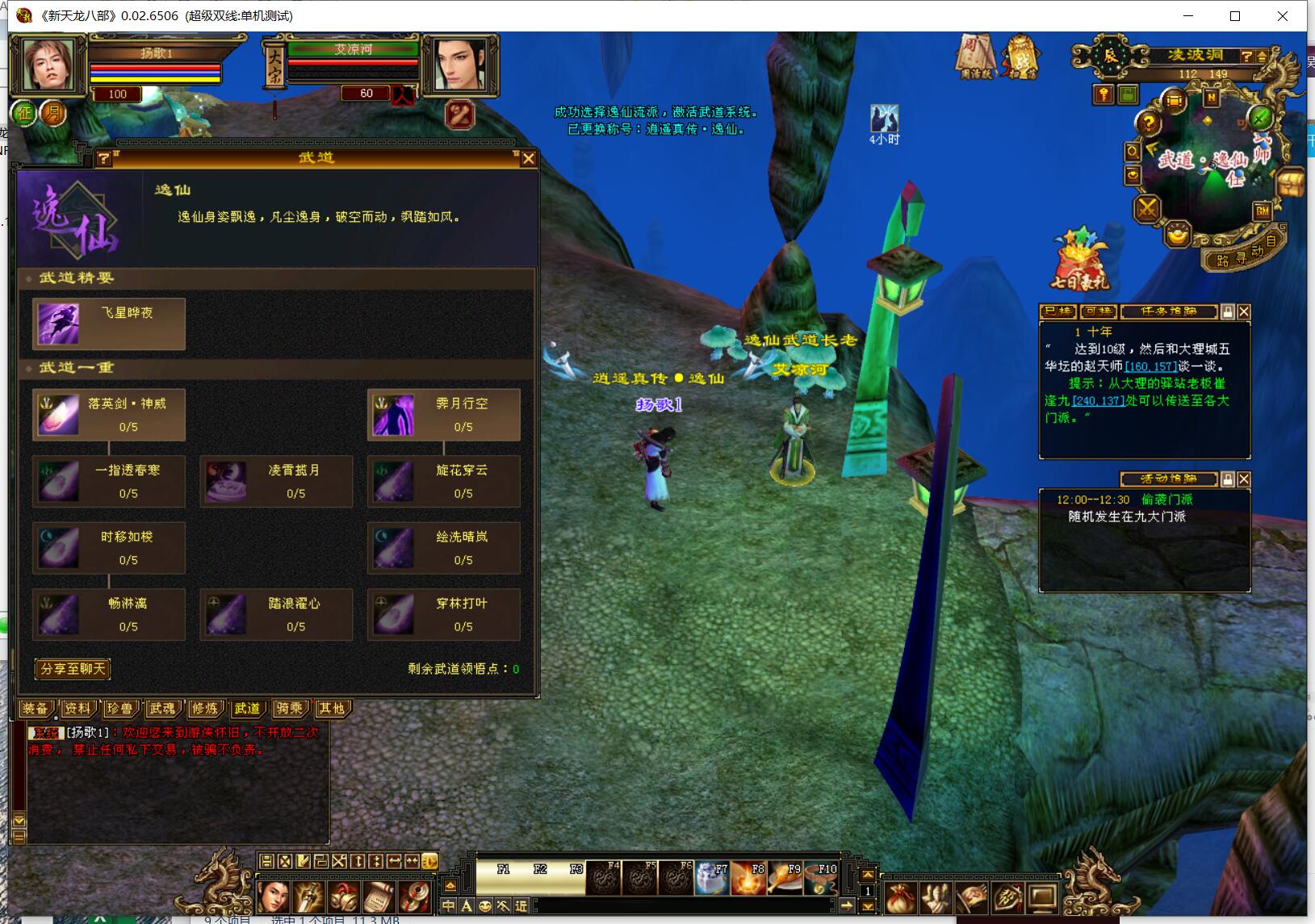Viewport: 1315px width, 924px height.
Task: Click the 周活跃 weekly activity icon
Action: [974, 55]
